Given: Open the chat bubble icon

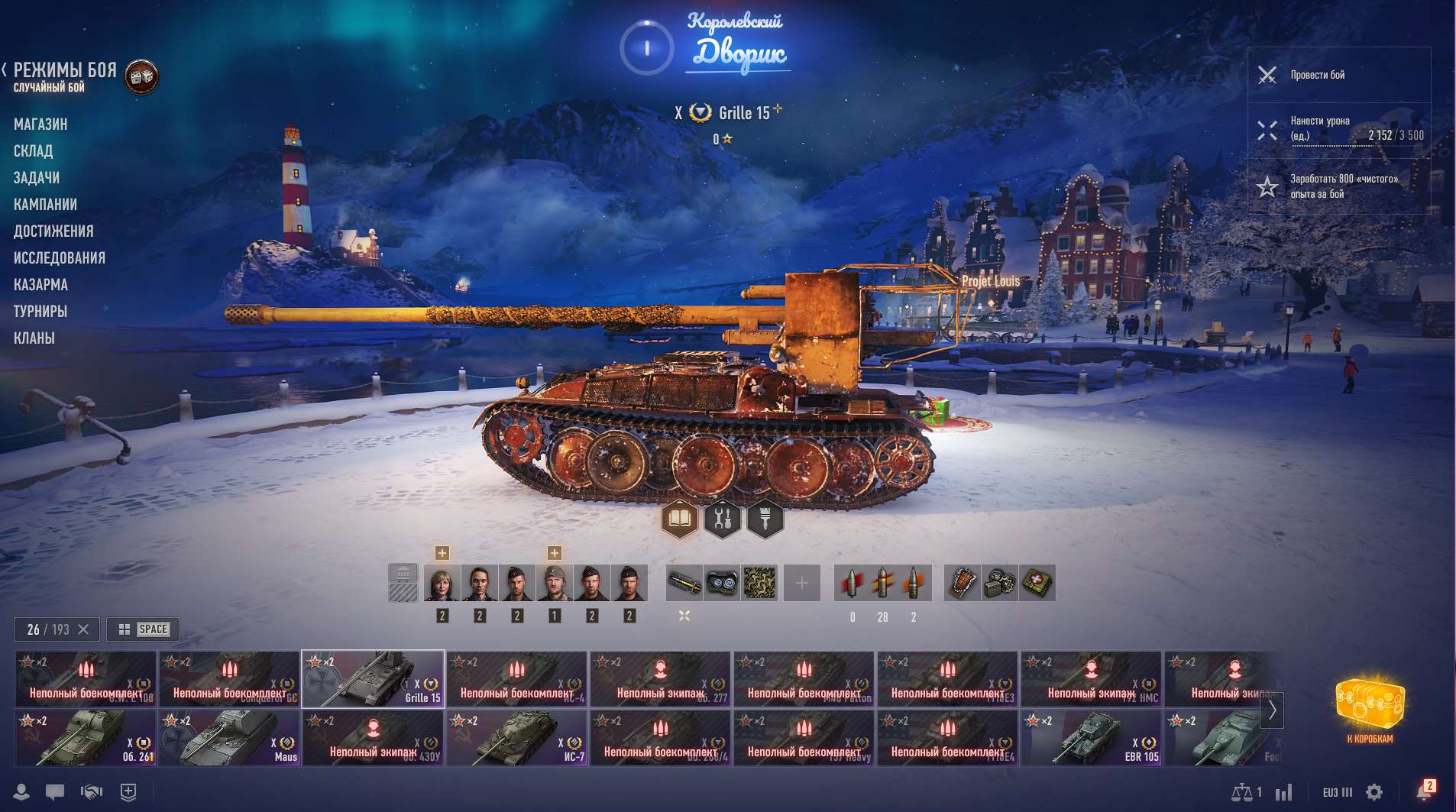Looking at the screenshot, I should [54, 792].
